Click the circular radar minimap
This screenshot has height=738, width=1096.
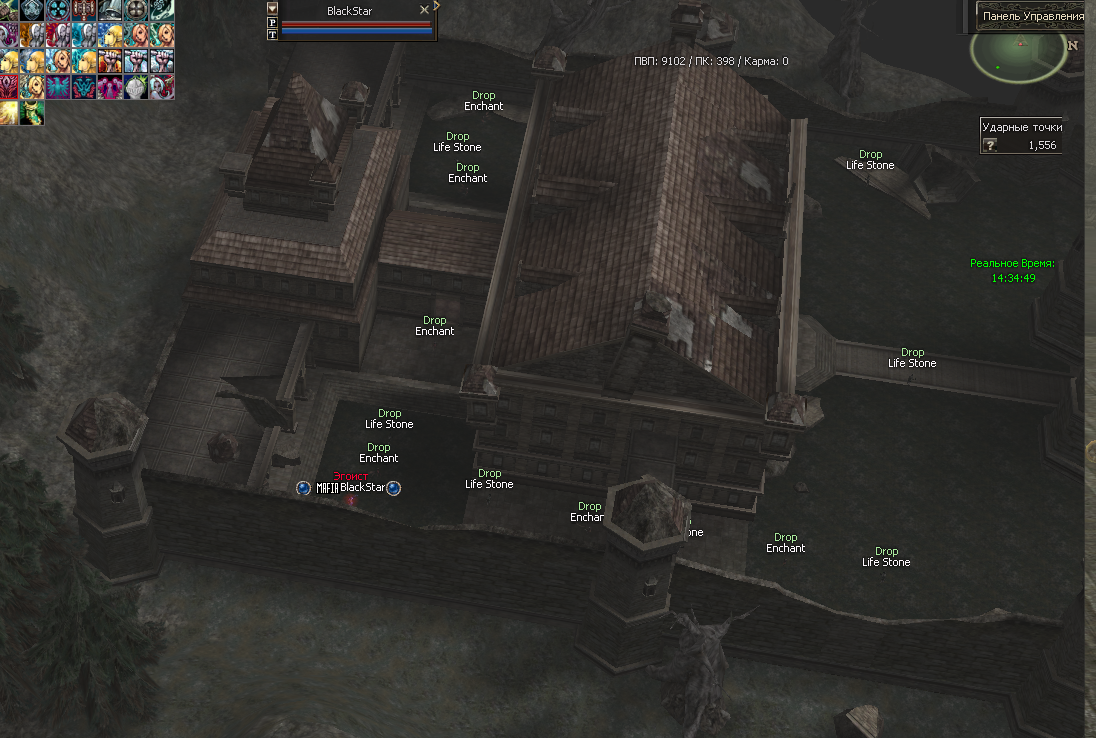click(1018, 55)
